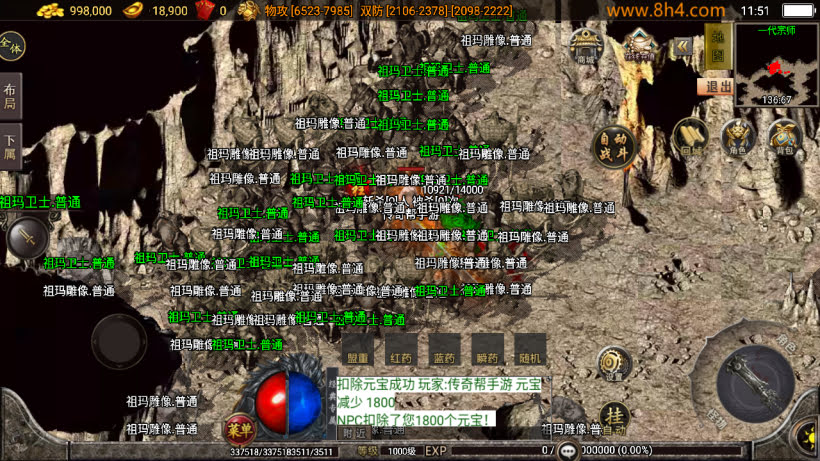Switch to the 下属 side tab

(x=10, y=148)
